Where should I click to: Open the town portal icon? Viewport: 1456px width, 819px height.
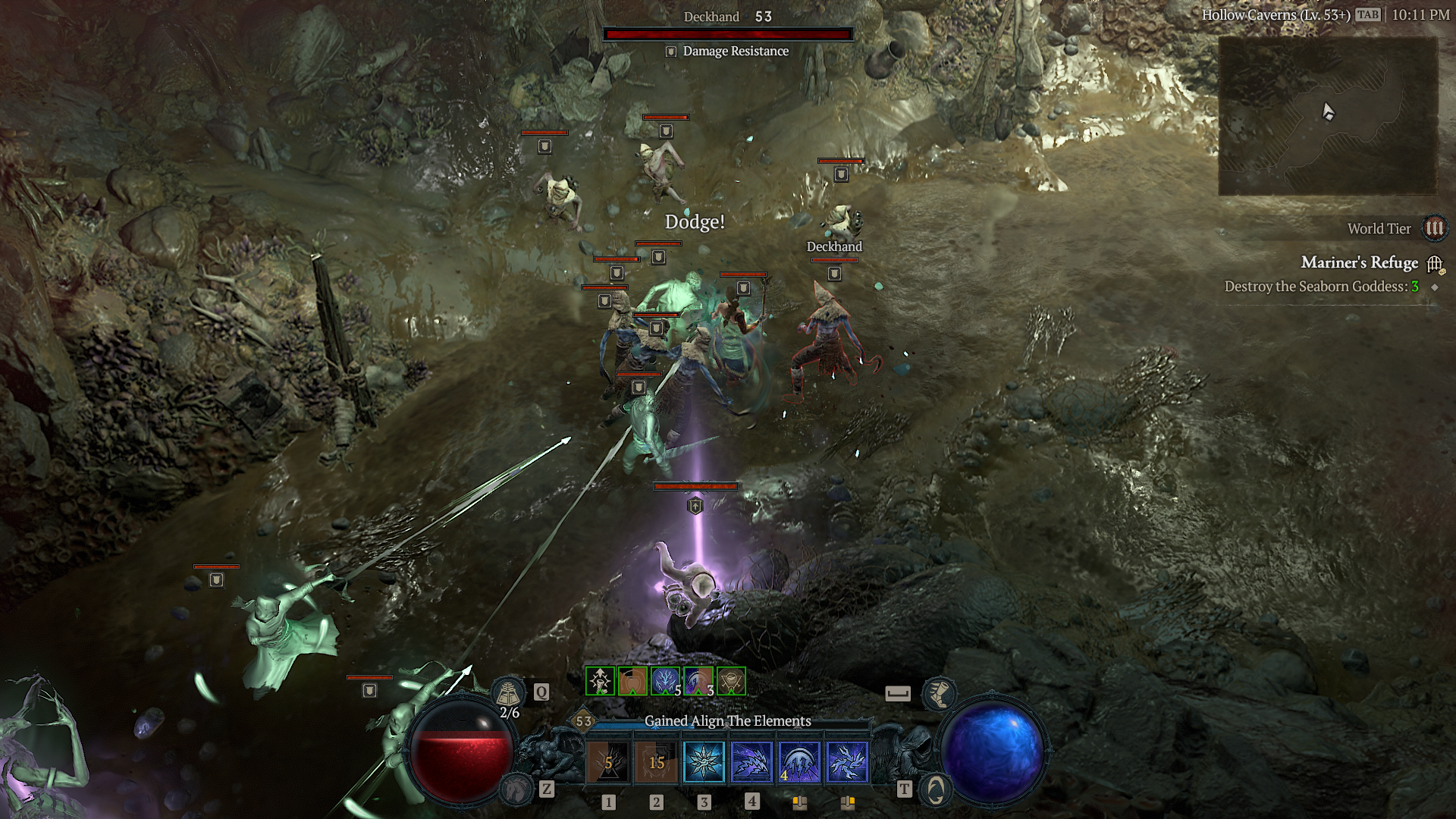pyautogui.click(x=936, y=789)
